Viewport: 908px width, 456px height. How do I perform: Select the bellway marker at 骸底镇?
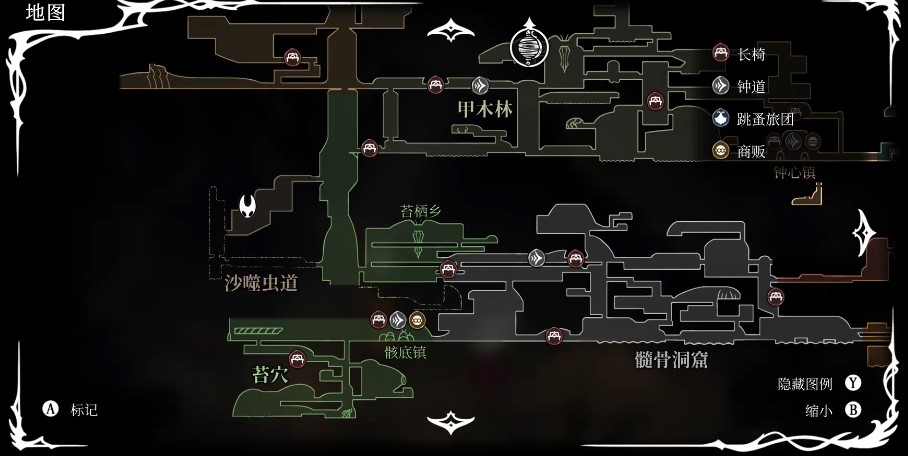(x=398, y=320)
